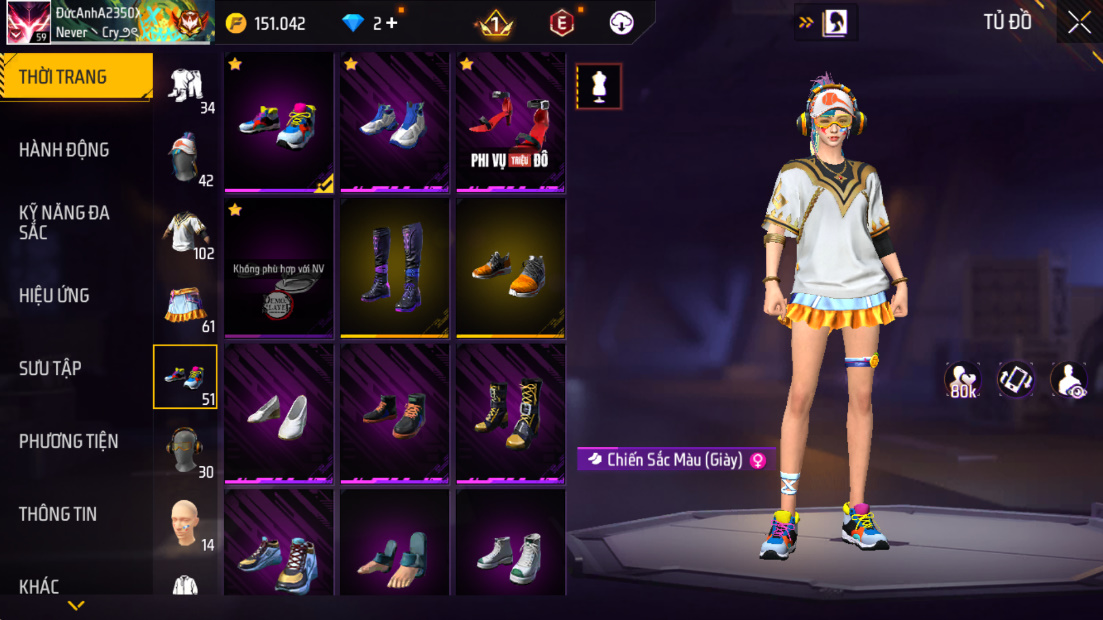This screenshot has height=620, width=1103.
Task: Pick the purple knee-high boots
Action: (x=394, y=267)
